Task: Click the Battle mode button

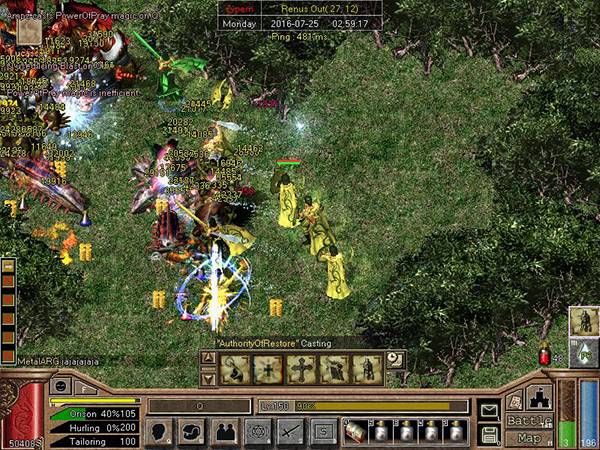Action: pos(528,420)
